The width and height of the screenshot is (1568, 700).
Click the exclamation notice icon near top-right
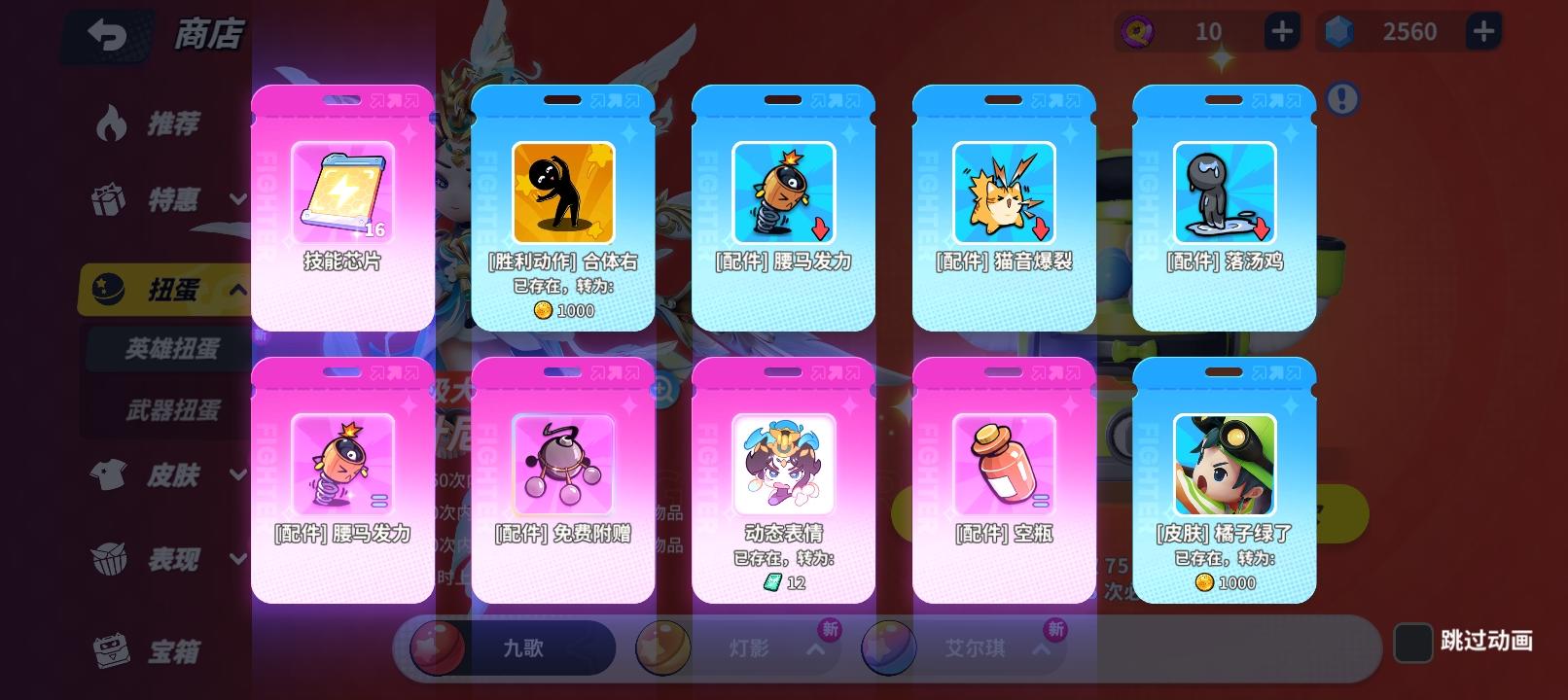pos(1343,100)
